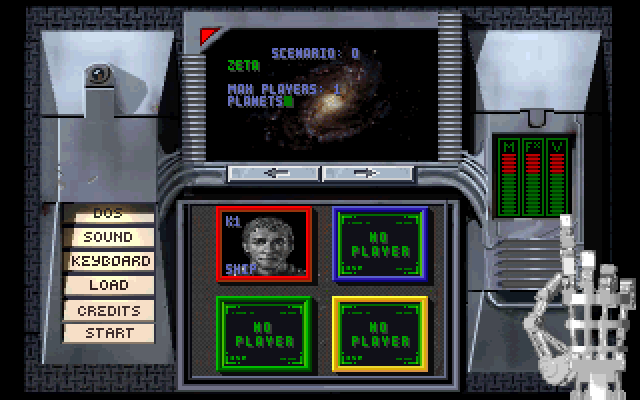Screen dimensions: 640x400
Task: Load a saved game
Action: (x=108, y=285)
